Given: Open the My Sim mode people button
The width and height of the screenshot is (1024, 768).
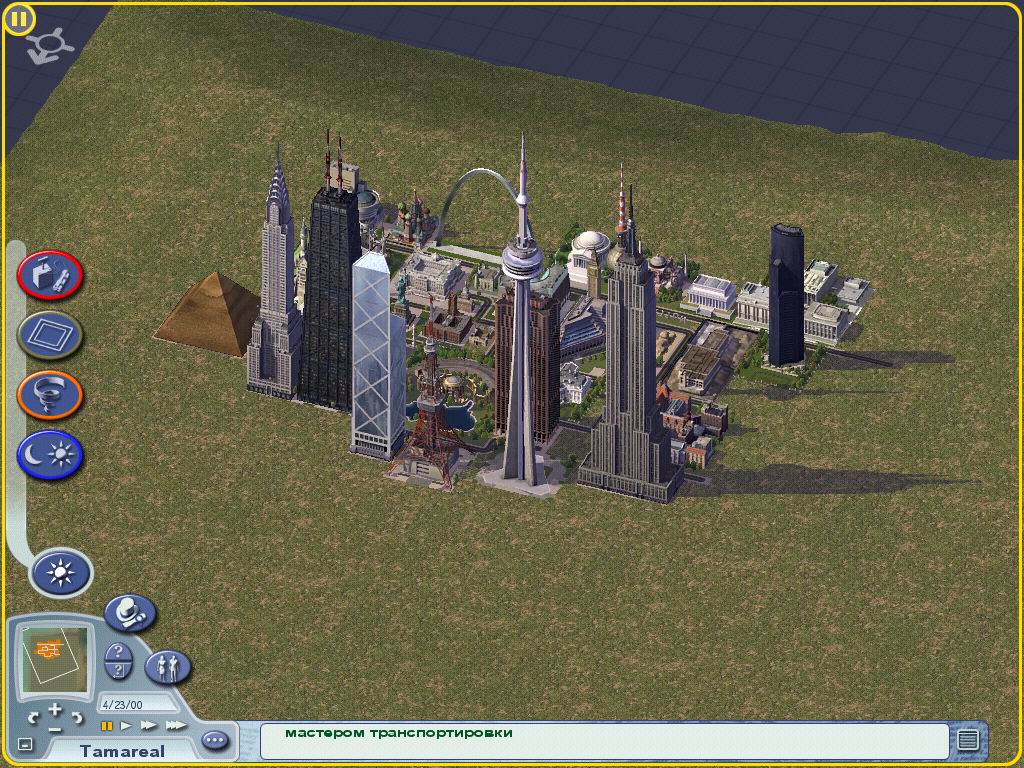Looking at the screenshot, I should click(x=168, y=665).
